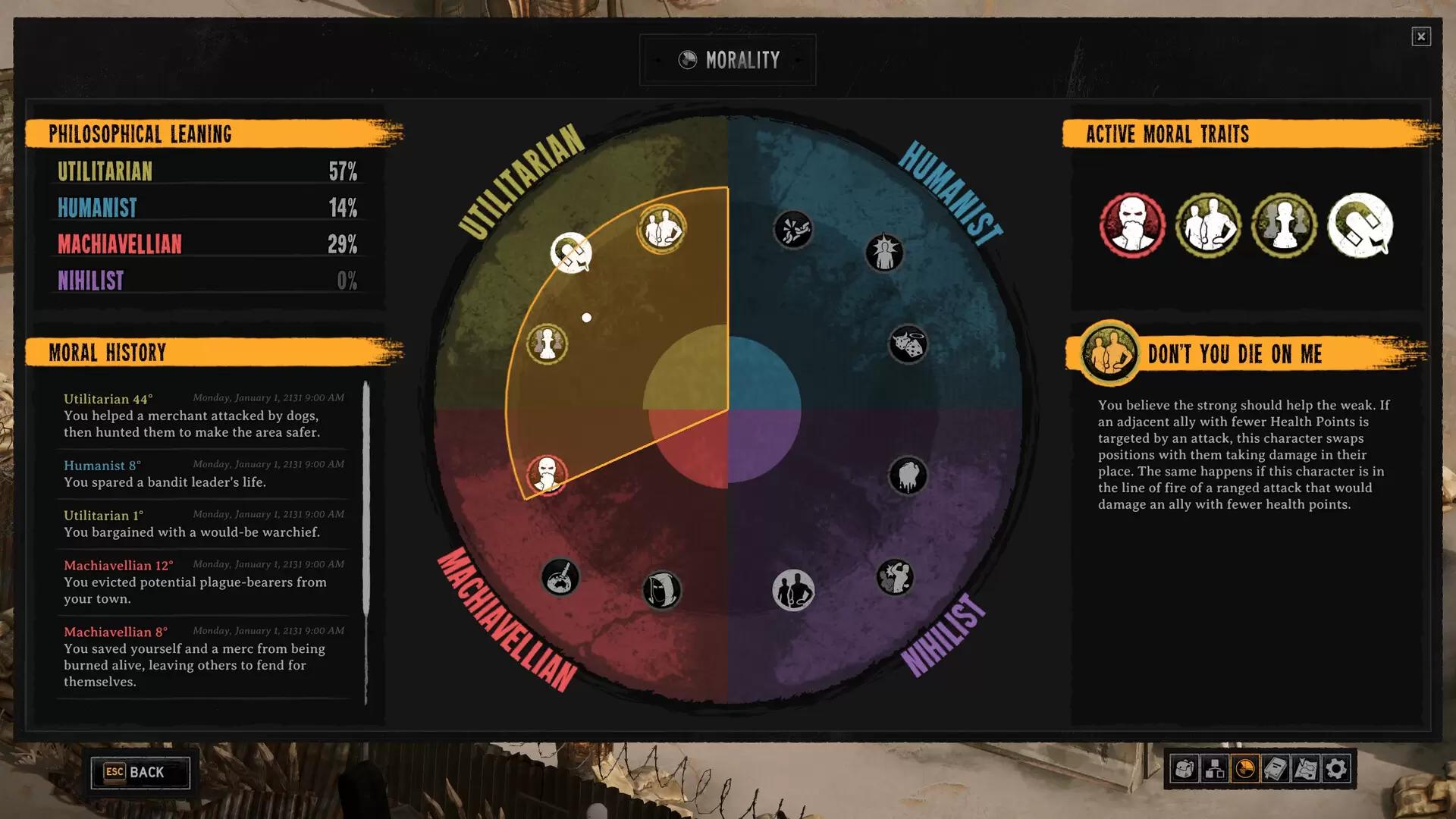
Task: Open the hierarchy chart screen in the toolbar
Action: tap(1215, 769)
